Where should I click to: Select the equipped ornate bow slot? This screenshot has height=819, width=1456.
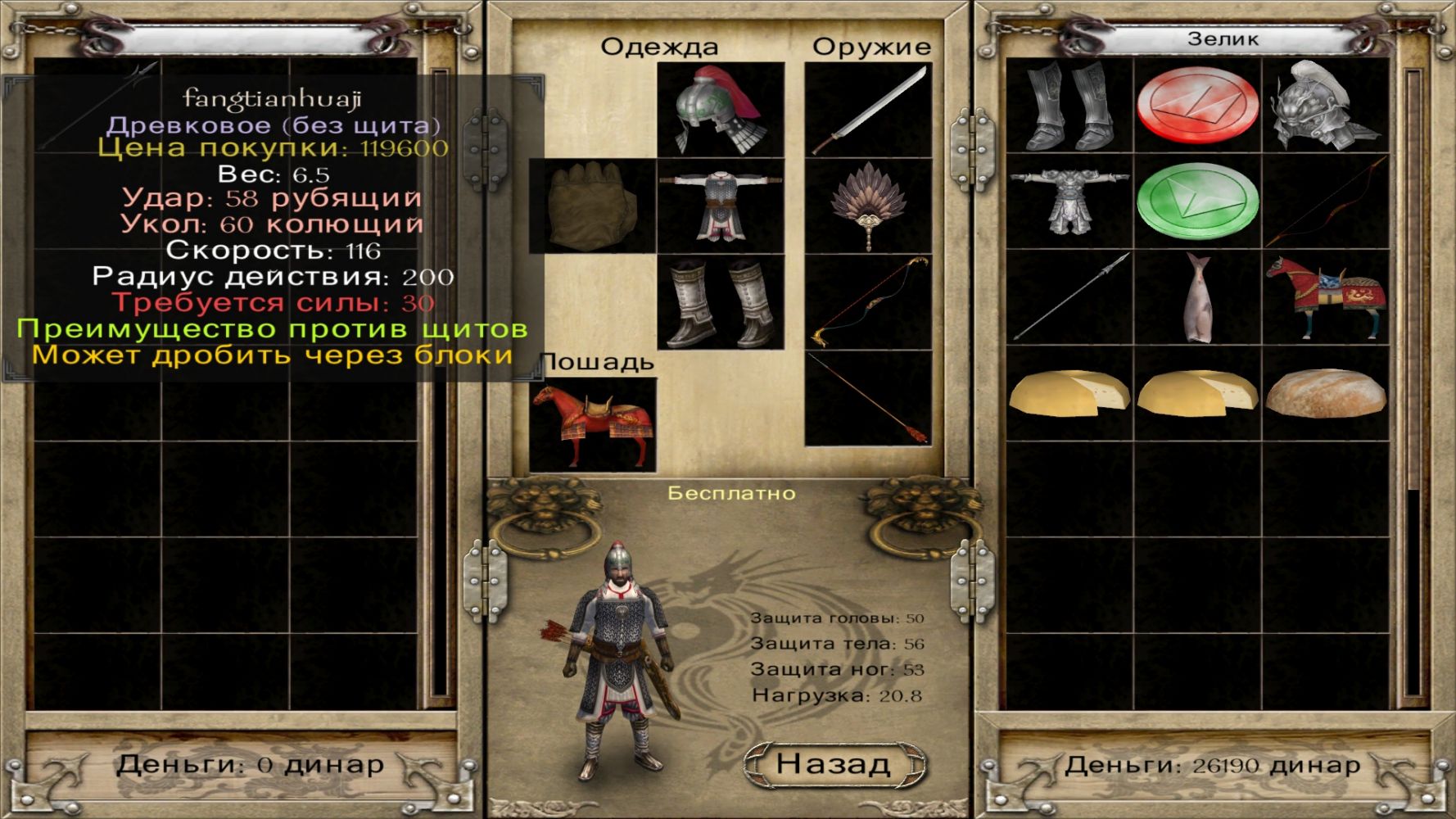[x=868, y=302]
